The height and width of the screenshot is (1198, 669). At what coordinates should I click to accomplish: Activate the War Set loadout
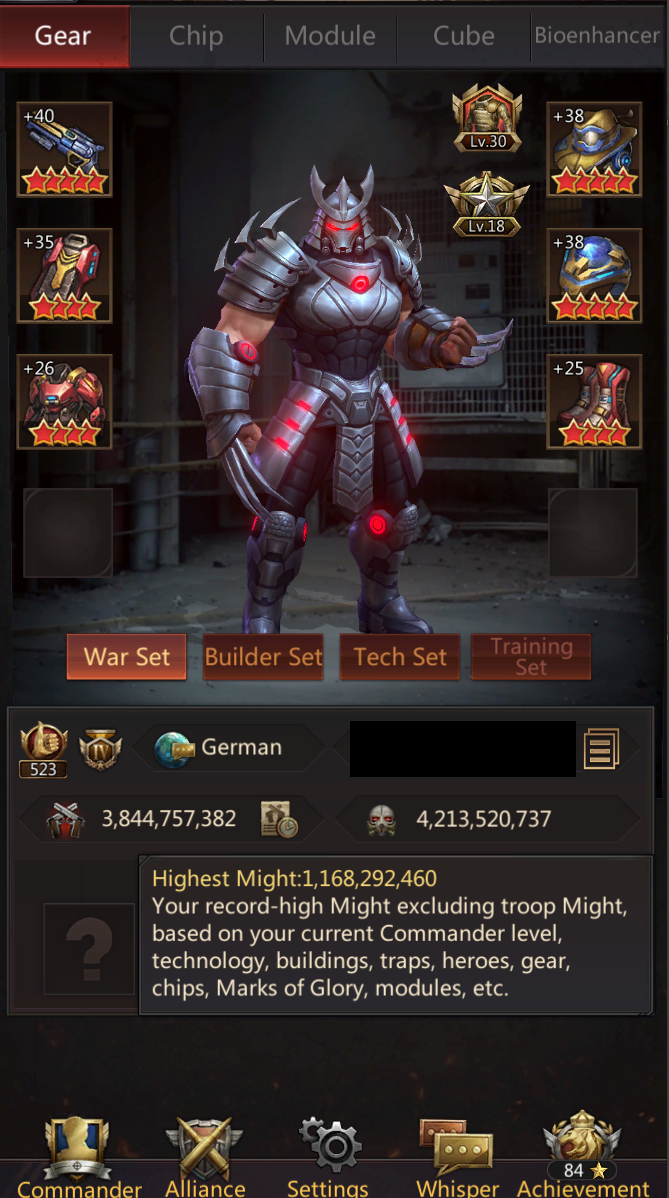pos(127,657)
